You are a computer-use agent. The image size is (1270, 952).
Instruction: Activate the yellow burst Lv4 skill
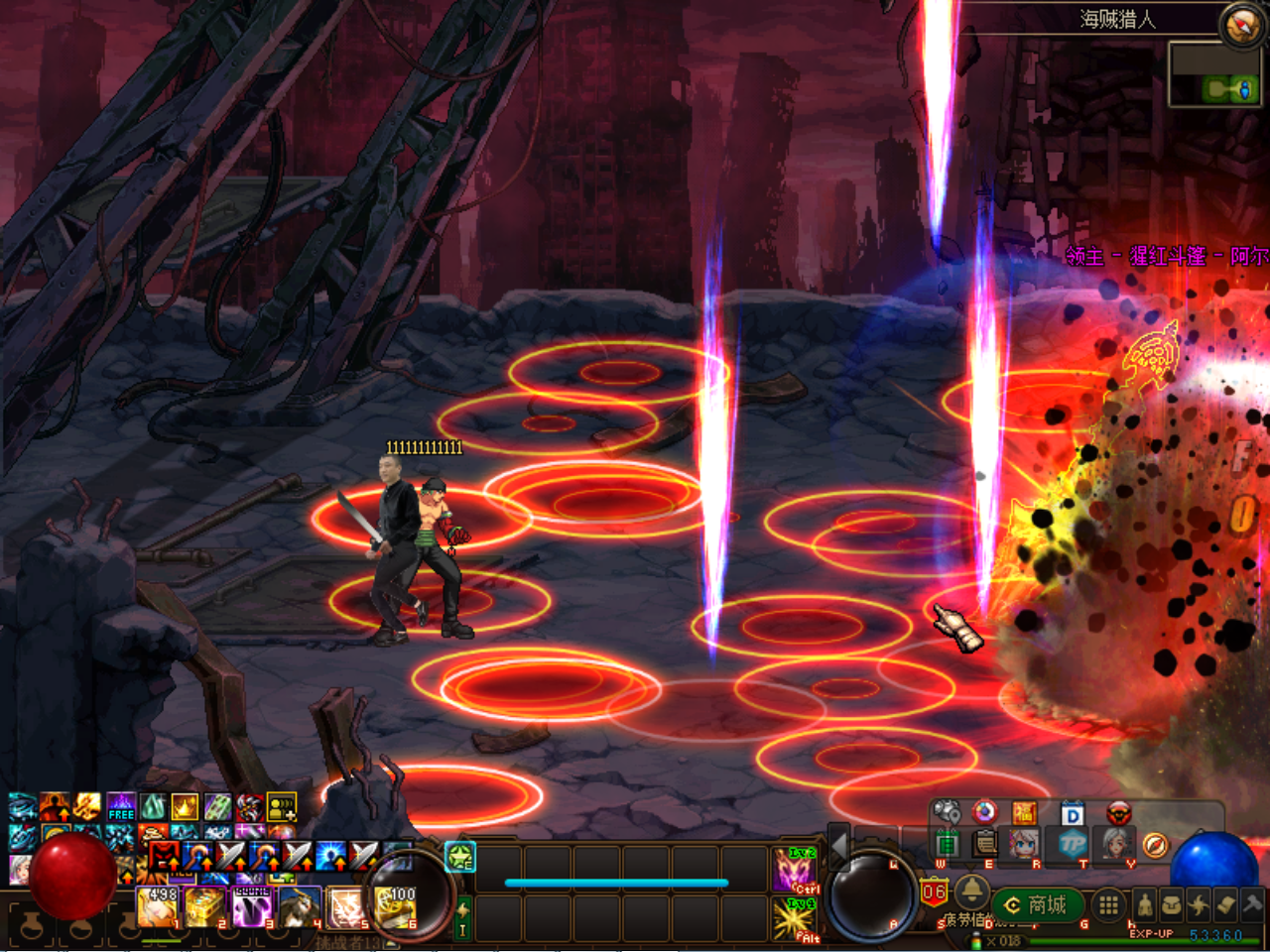(795, 917)
